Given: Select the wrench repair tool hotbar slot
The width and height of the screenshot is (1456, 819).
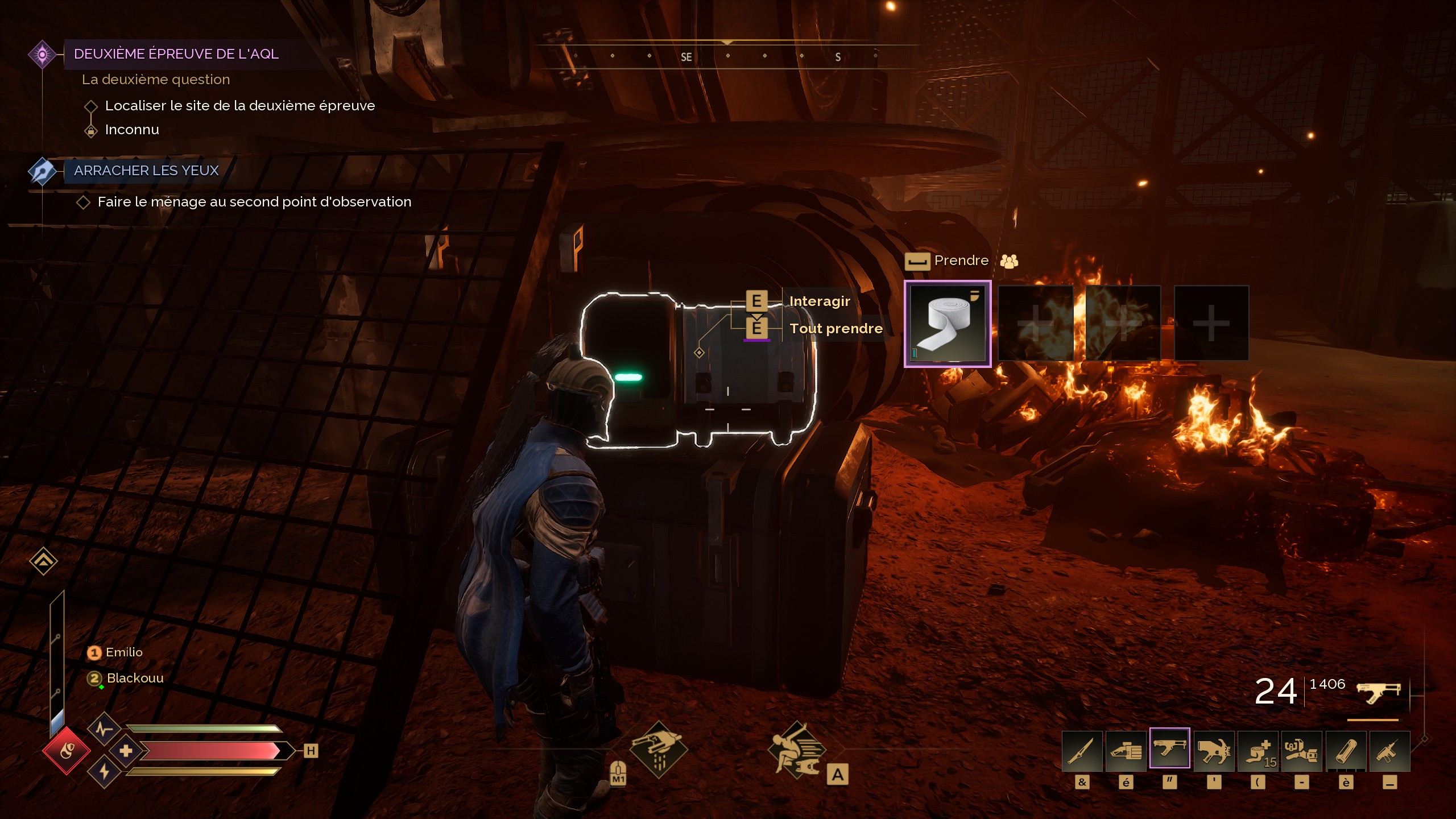Looking at the screenshot, I should (x=1302, y=751).
